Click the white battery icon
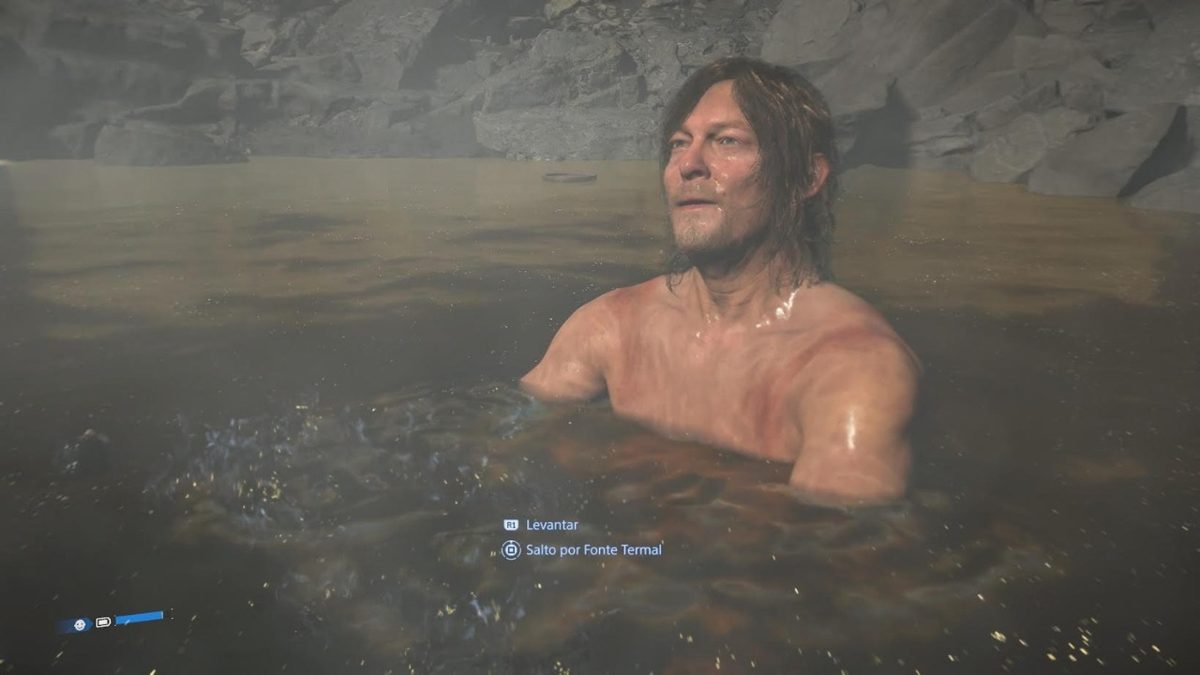The width and height of the screenshot is (1200, 675). coord(103,622)
